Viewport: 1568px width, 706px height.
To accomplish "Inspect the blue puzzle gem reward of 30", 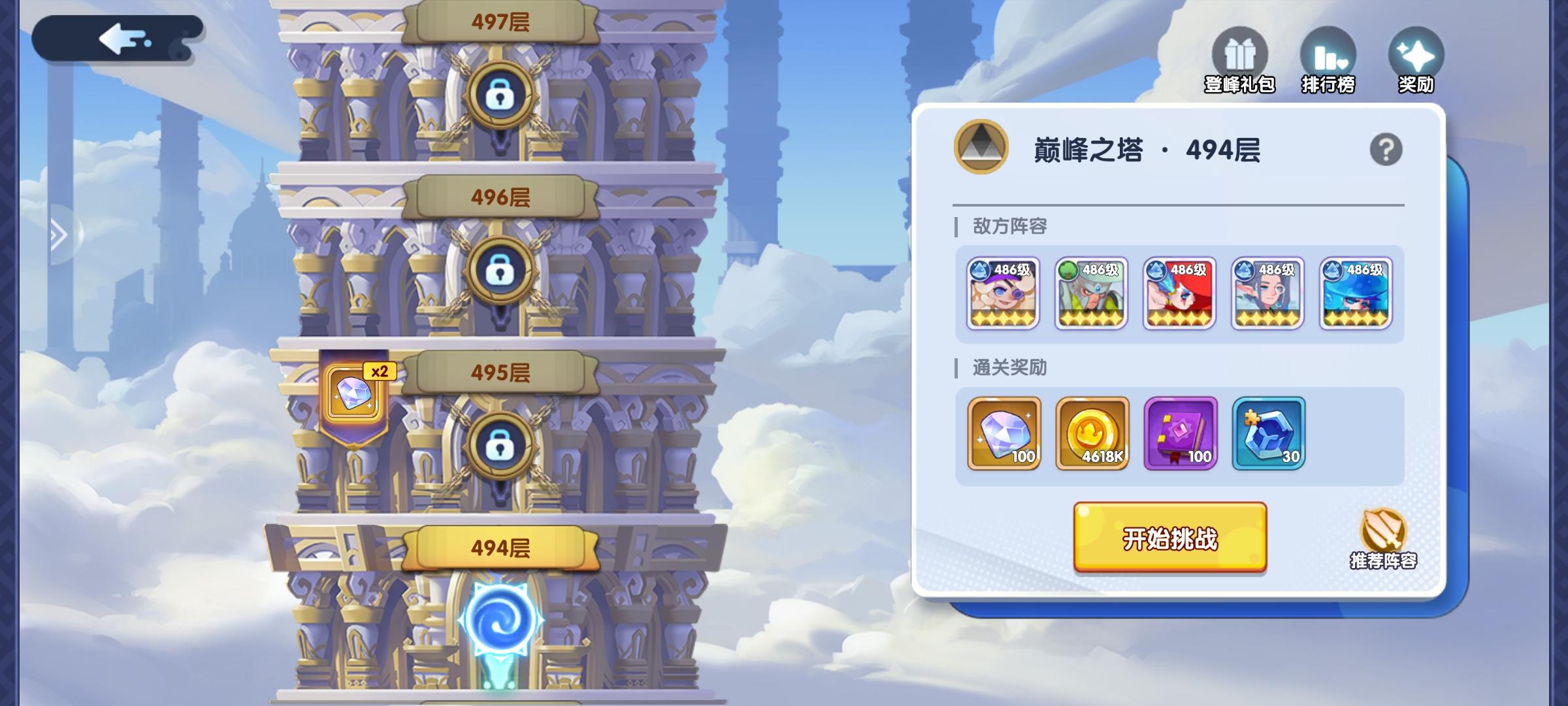I will tap(1267, 433).
